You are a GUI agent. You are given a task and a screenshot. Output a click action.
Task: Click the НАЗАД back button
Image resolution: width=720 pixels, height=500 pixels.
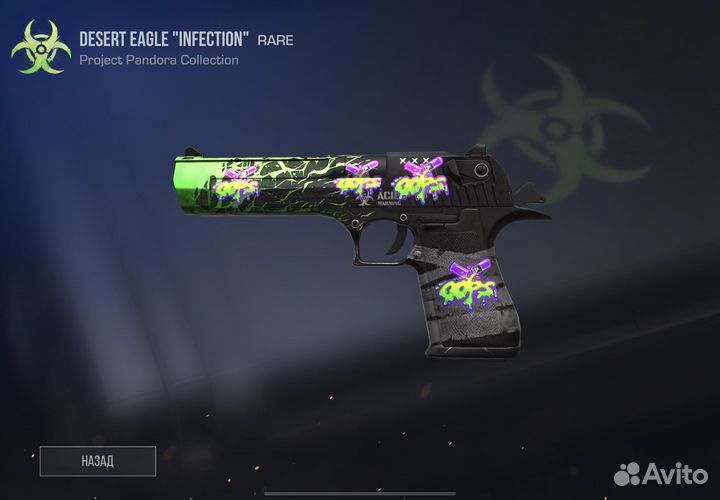[97, 461]
